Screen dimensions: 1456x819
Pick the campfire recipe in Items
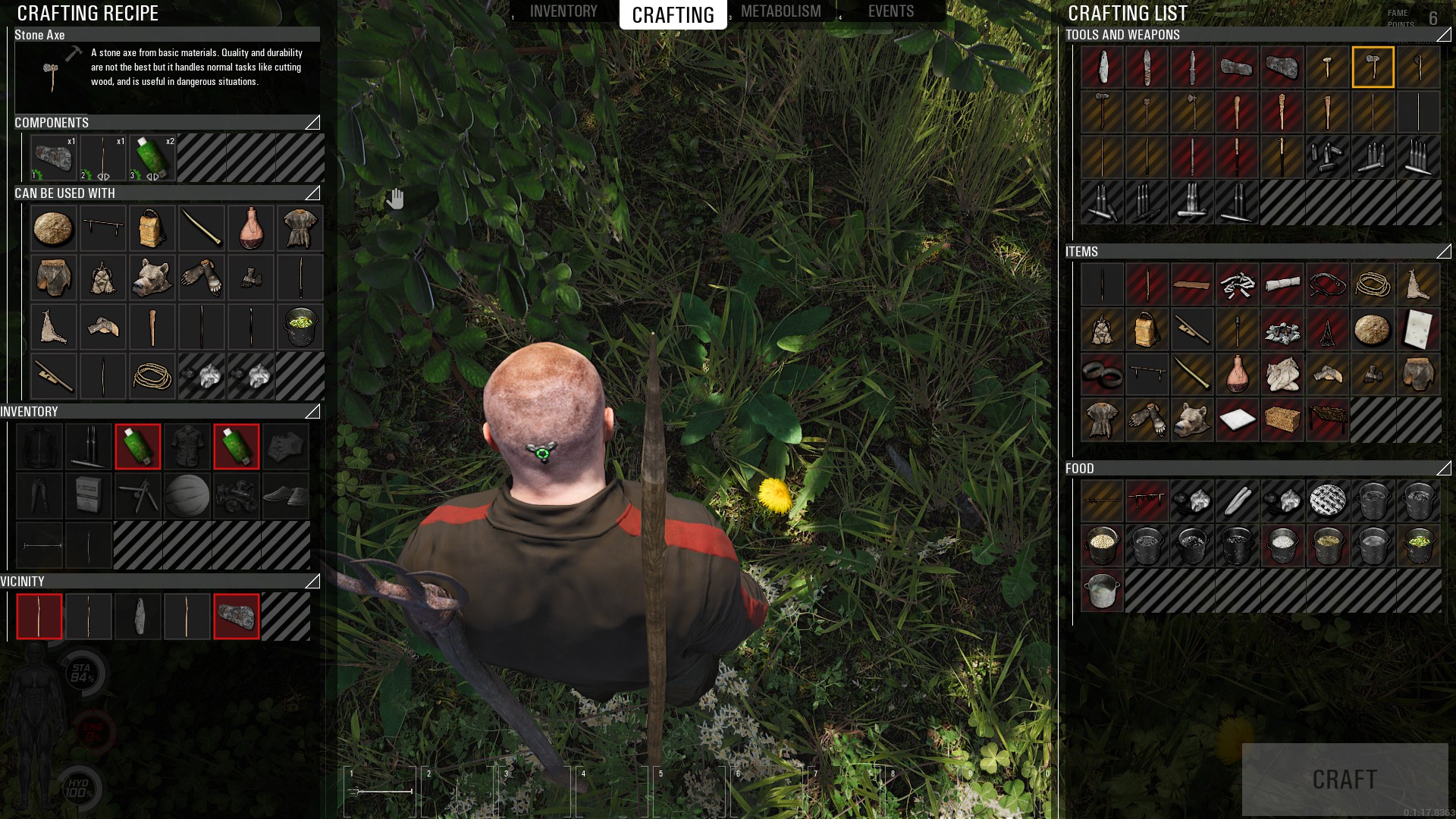tap(1282, 331)
